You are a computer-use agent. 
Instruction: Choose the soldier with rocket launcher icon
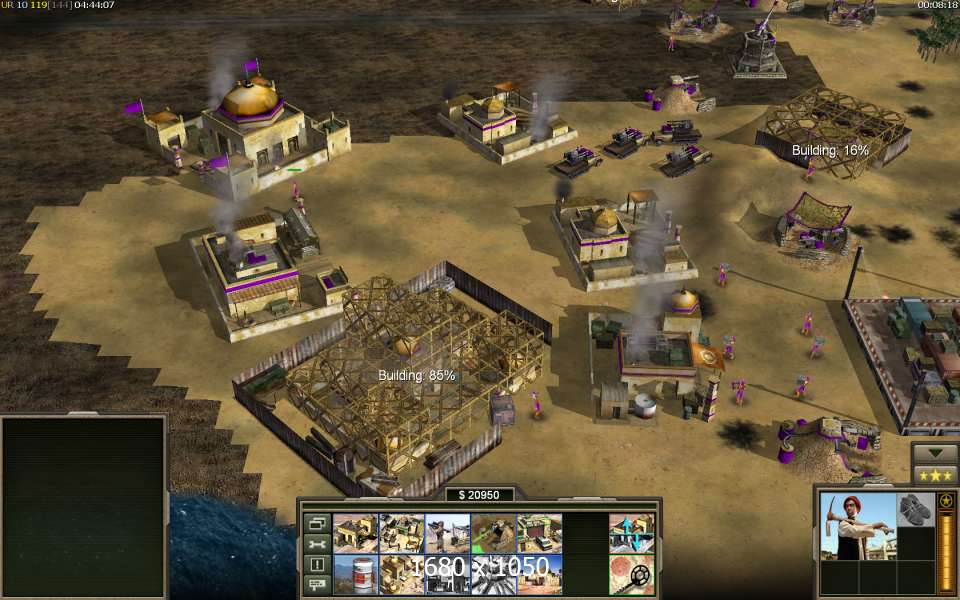pyautogui.click(x=447, y=533)
